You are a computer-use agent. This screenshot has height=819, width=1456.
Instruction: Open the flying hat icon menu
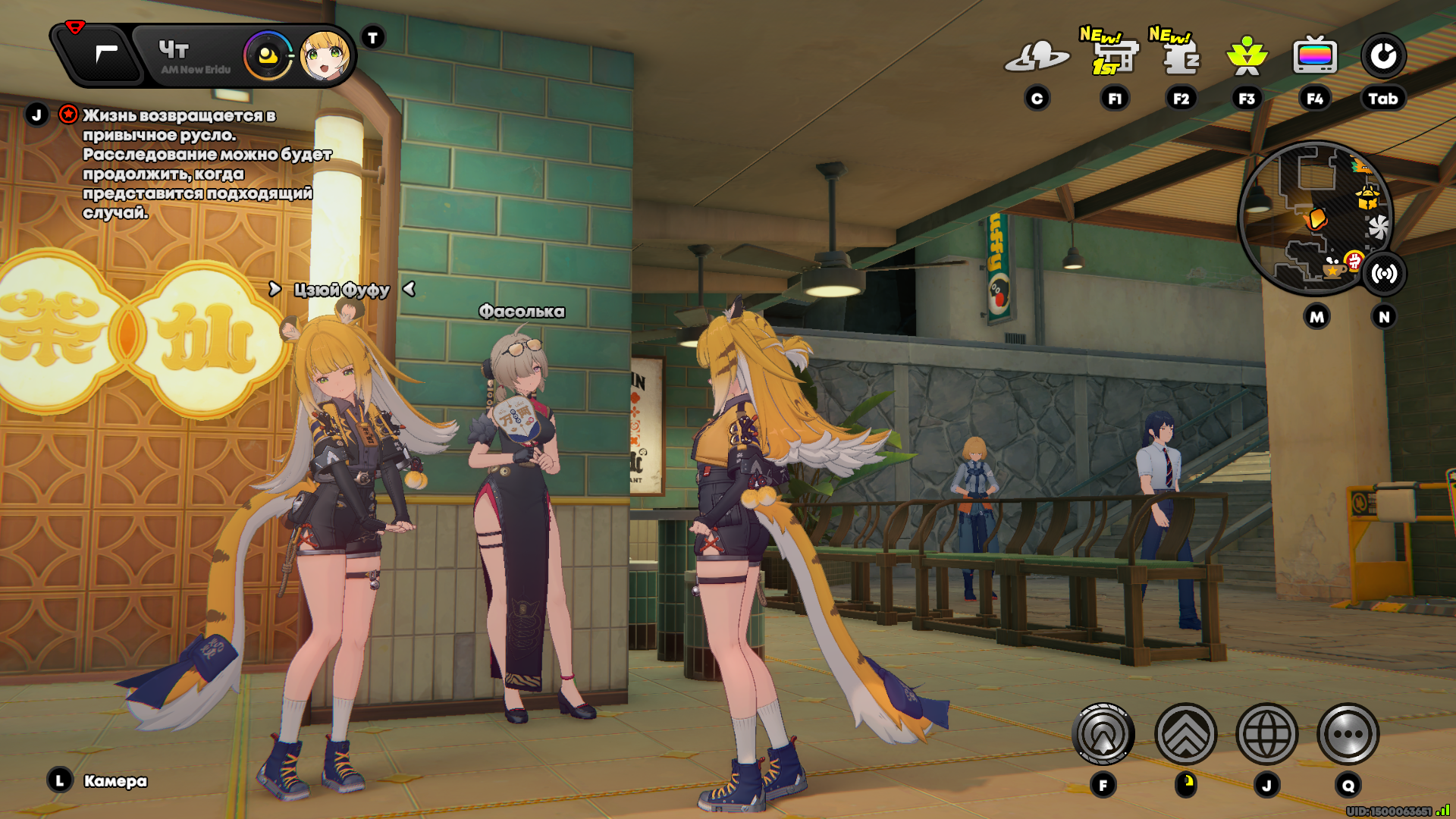pyautogui.click(x=1037, y=57)
